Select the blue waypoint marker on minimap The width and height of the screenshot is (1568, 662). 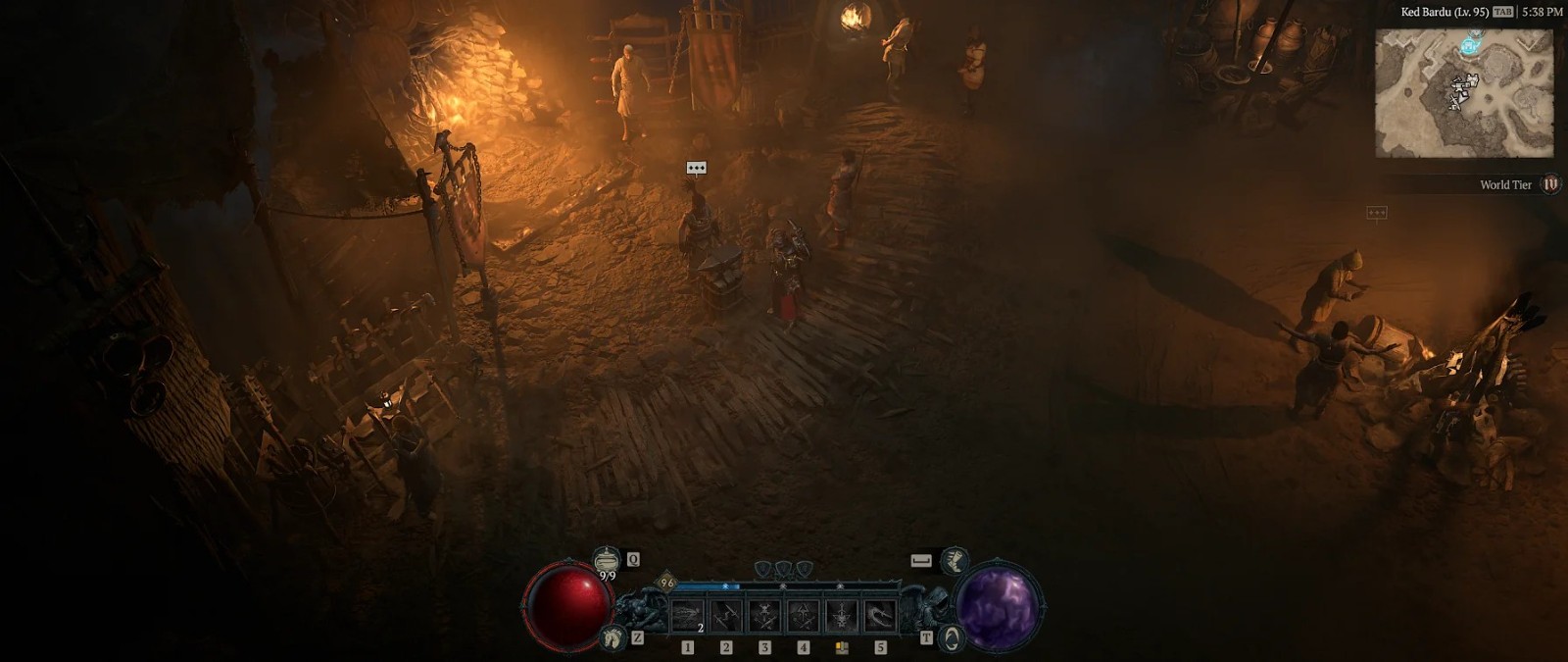(1469, 42)
